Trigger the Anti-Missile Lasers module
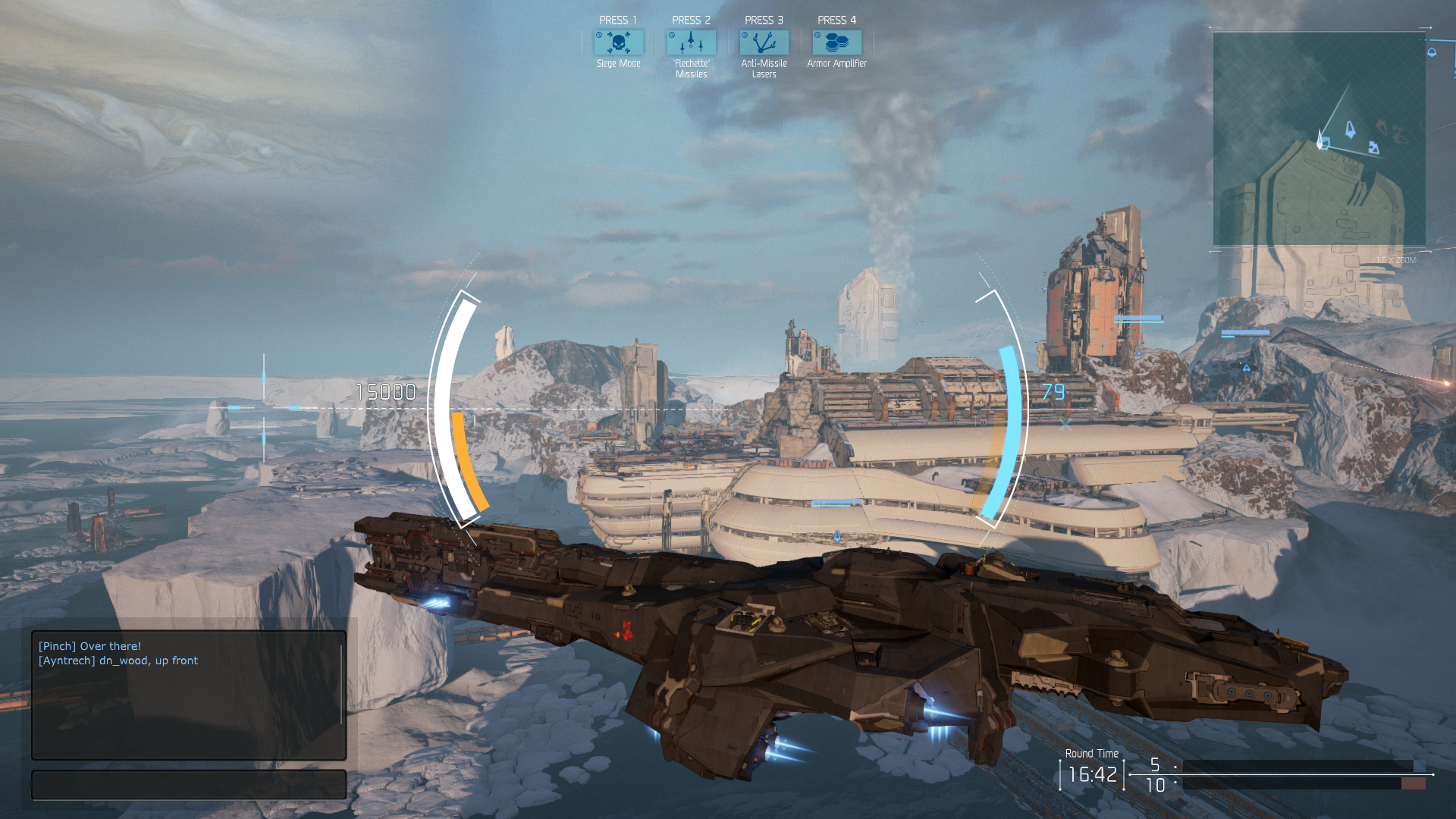The image size is (1456, 819). tap(764, 42)
